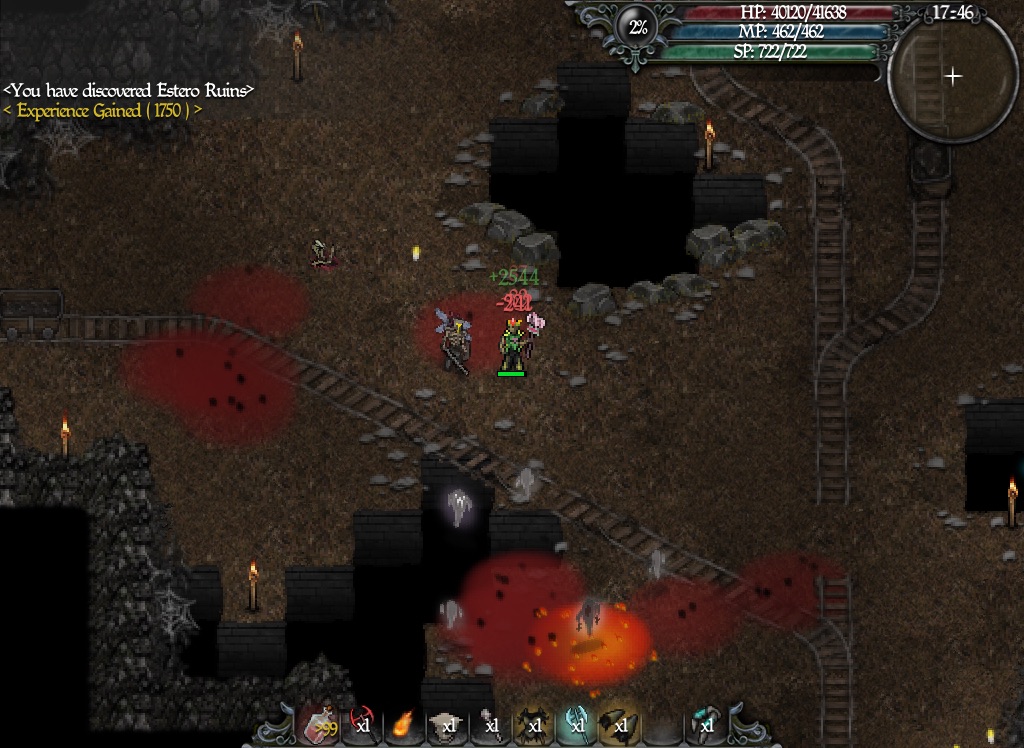Choose the mace hotbar slot
The height and width of the screenshot is (748, 1024).
pyautogui.click(x=490, y=724)
